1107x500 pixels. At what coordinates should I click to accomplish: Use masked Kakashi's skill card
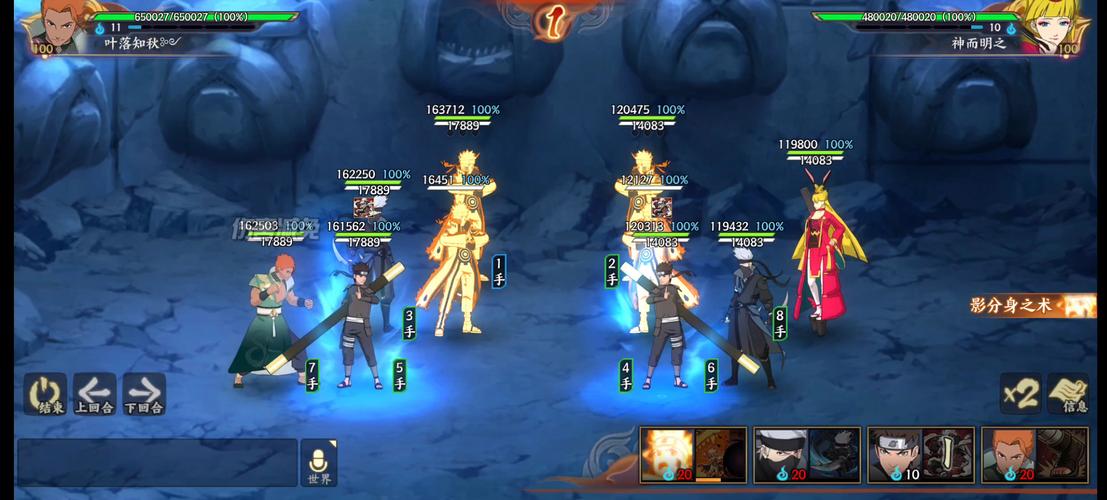coord(807,456)
